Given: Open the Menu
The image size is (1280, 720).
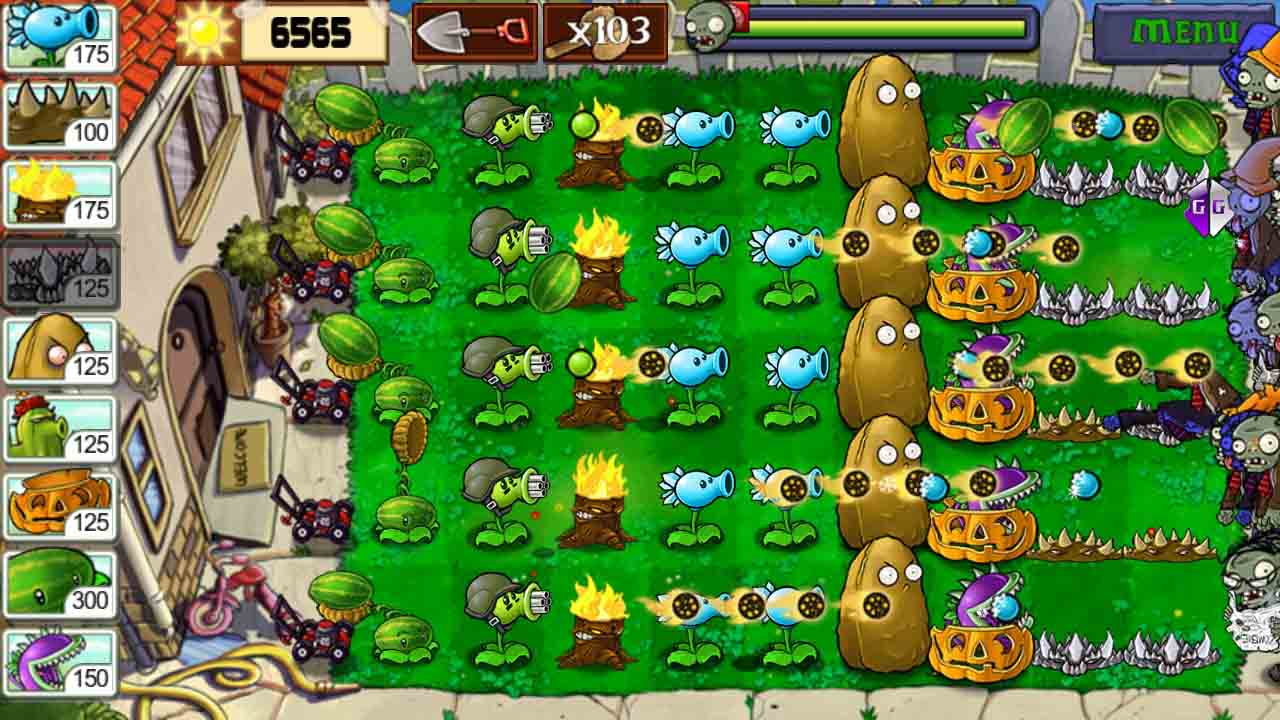Looking at the screenshot, I should (1184, 30).
